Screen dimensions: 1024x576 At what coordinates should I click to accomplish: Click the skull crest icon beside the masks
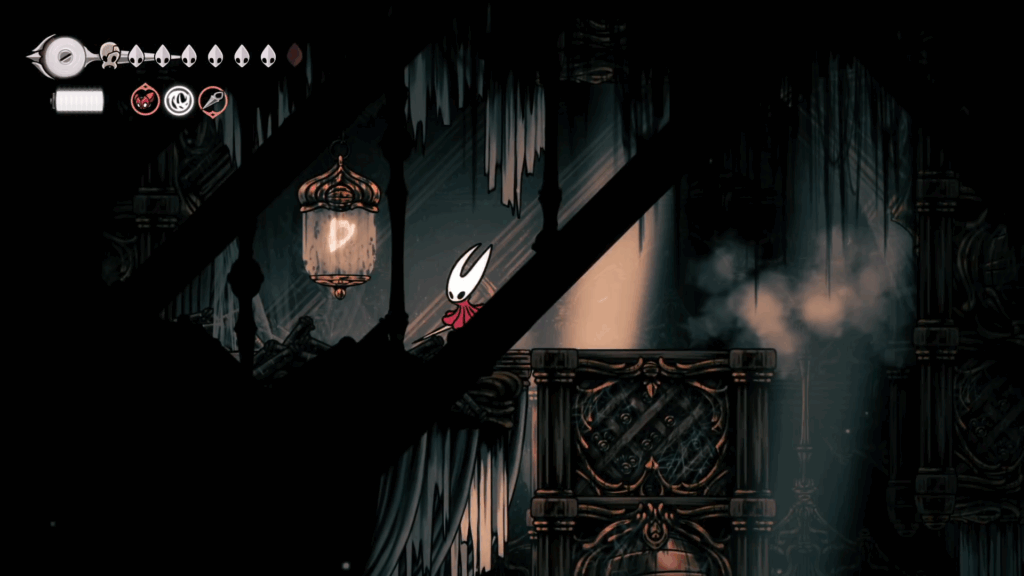click(x=110, y=55)
